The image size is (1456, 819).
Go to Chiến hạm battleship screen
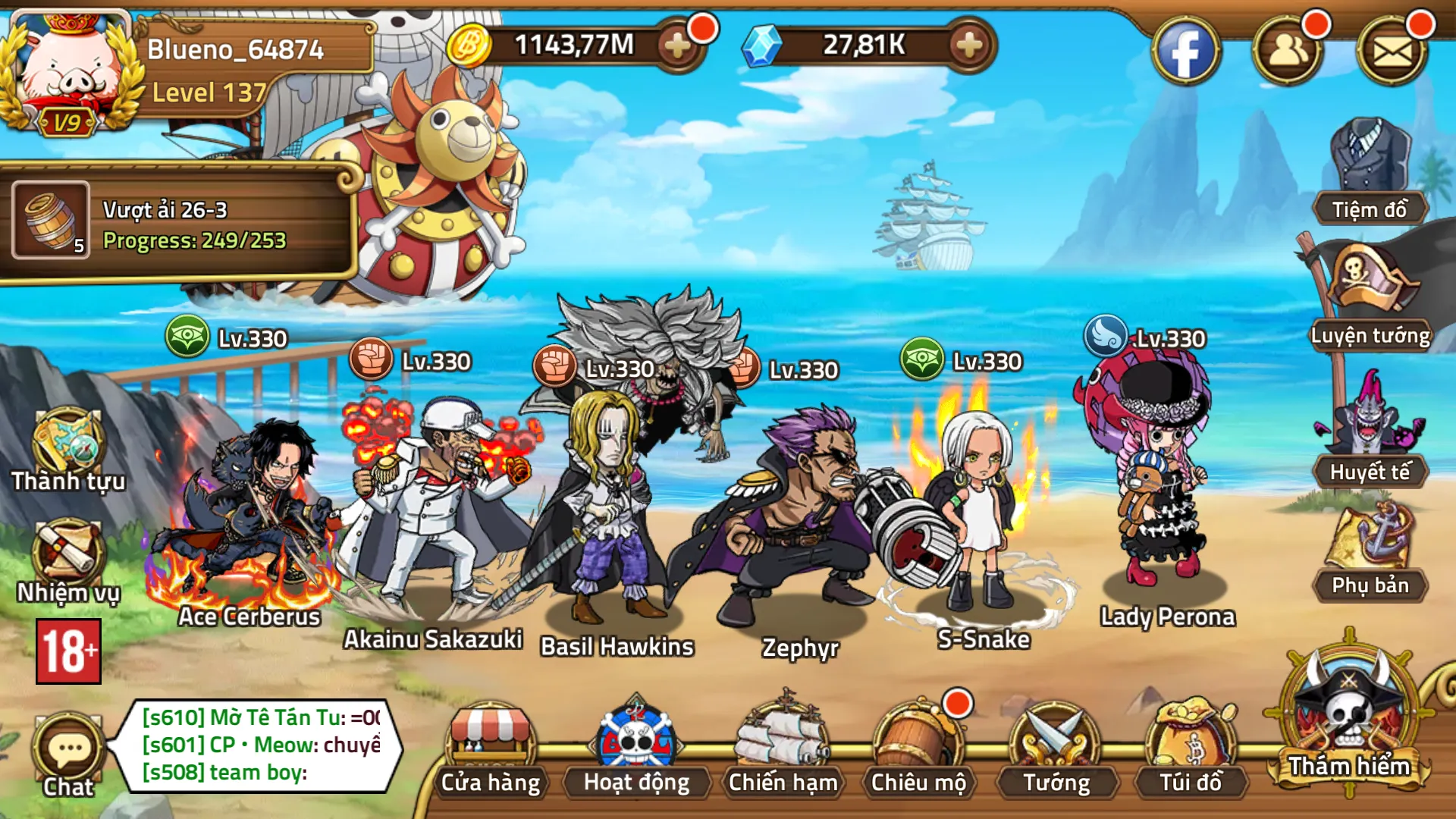coord(783,747)
